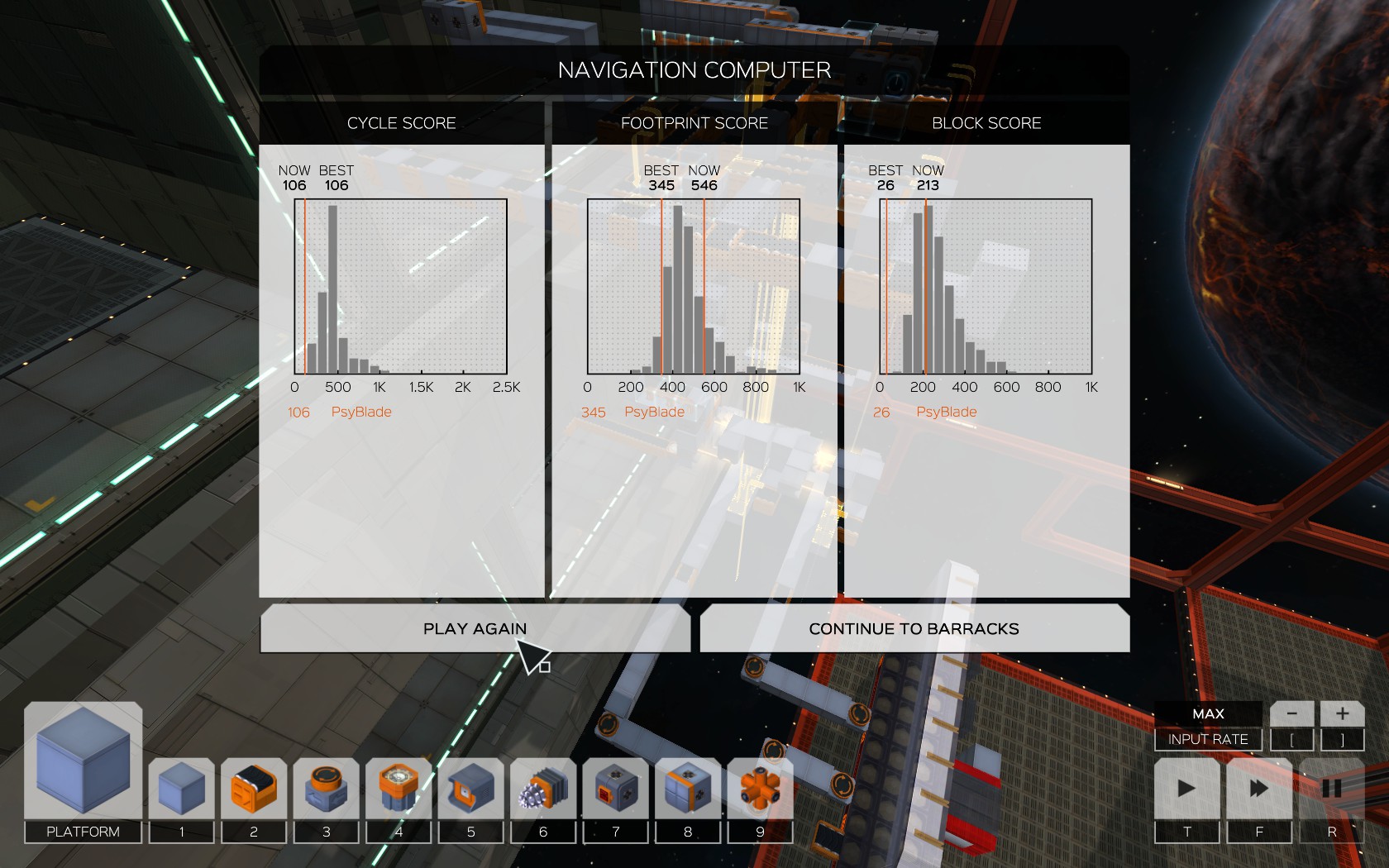Click the large selected Platform block preview

pos(83,761)
